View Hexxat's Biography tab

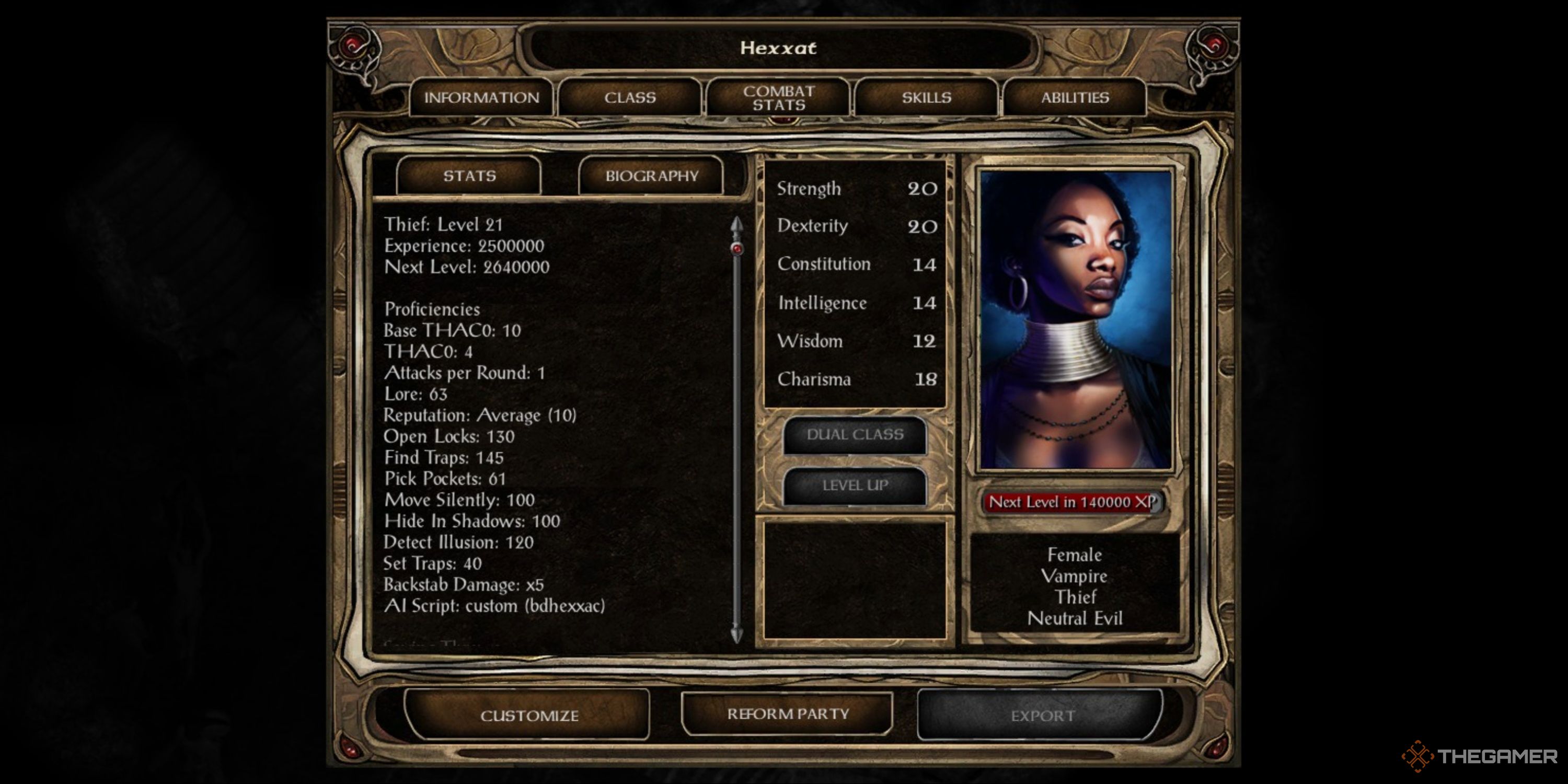coord(651,176)
